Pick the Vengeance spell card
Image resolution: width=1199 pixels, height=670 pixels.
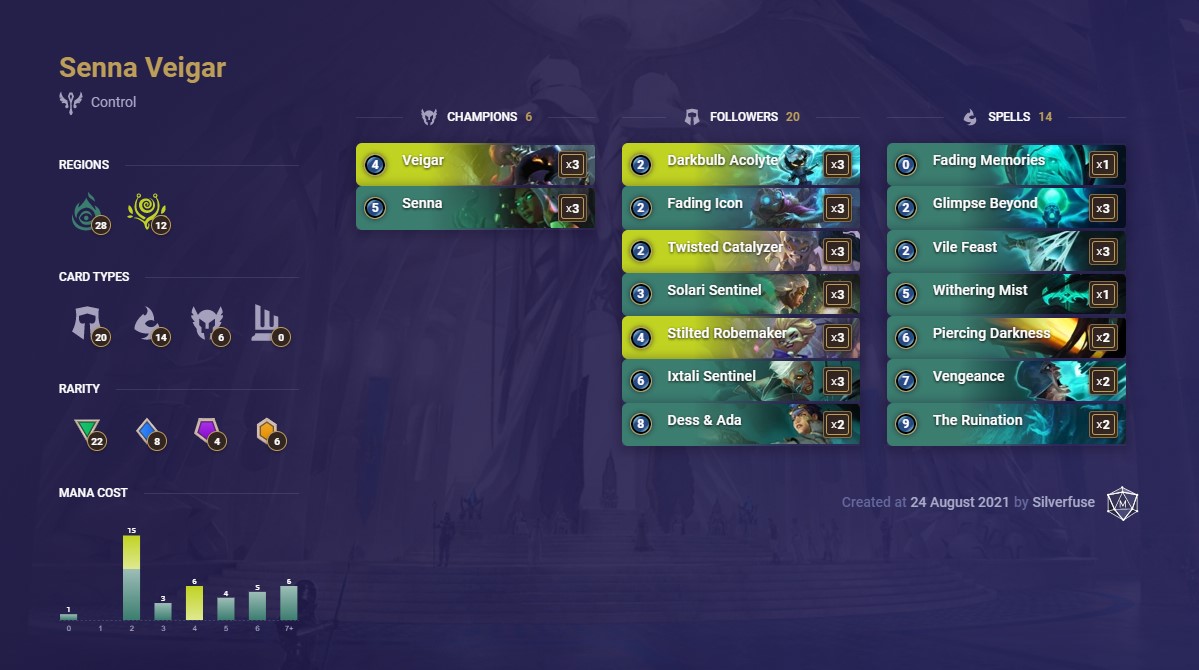tap(1005, 380)
